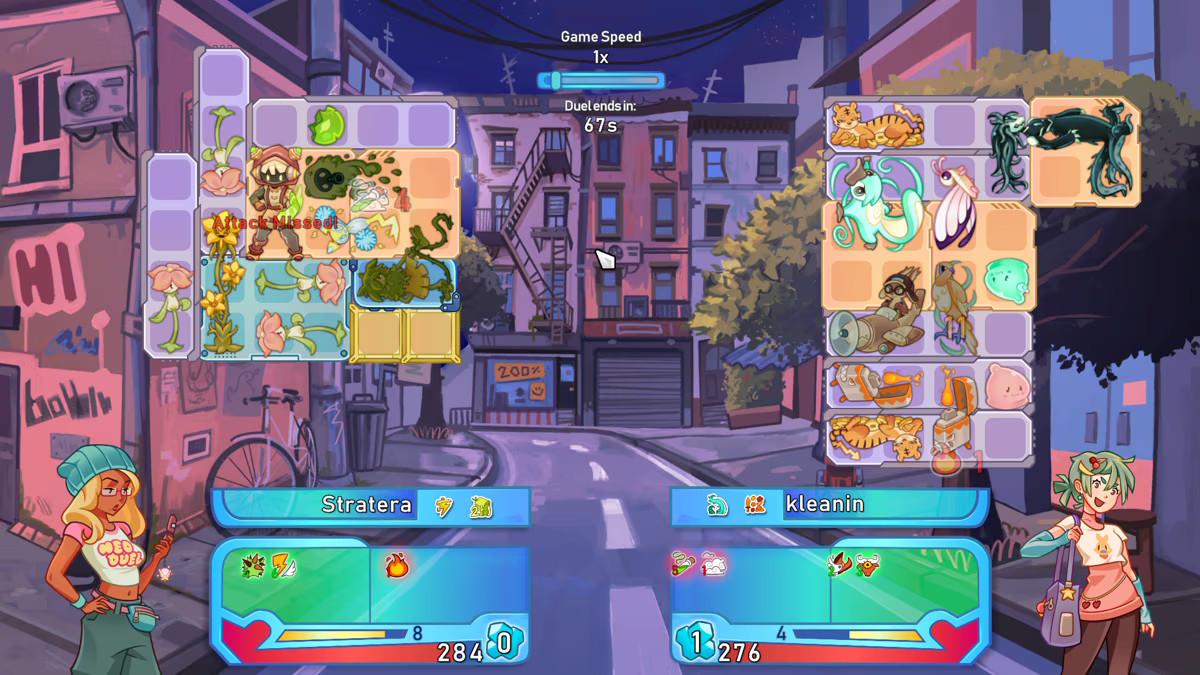Inspect Stratera's winged lightning buff icon

282,566
